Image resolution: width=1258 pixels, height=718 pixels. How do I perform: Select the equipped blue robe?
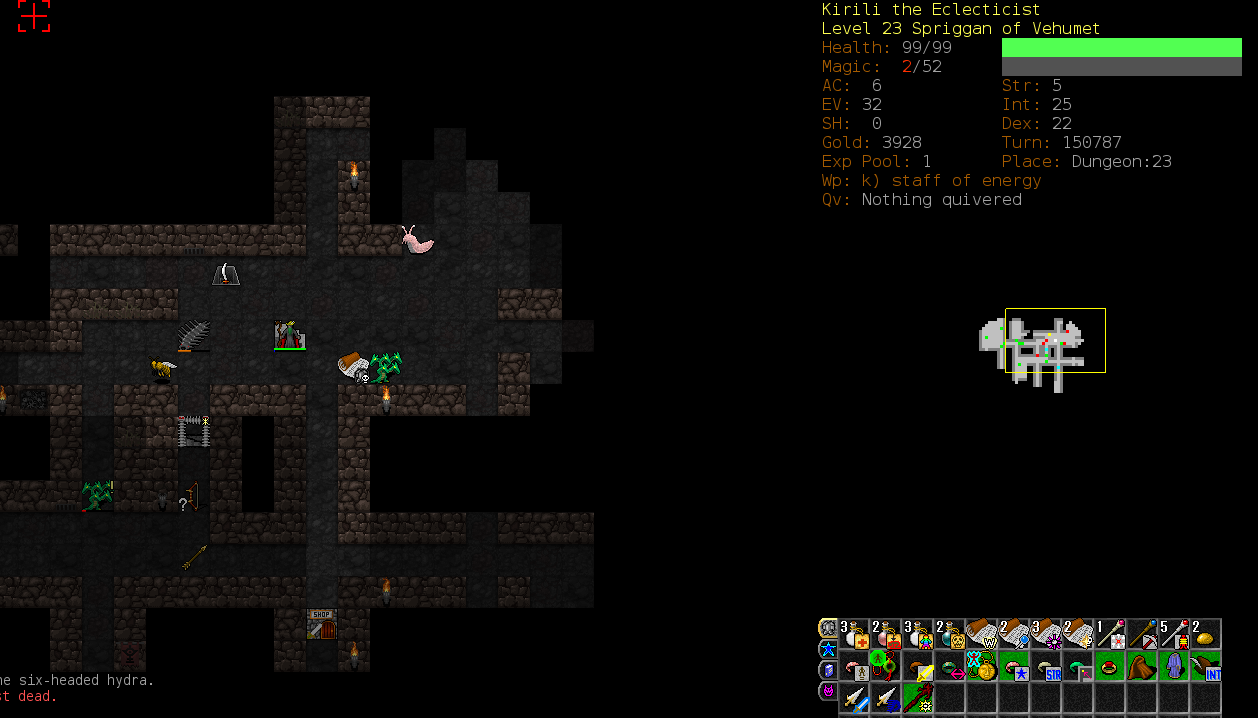pyautogui.click(x=1174, y=666)
